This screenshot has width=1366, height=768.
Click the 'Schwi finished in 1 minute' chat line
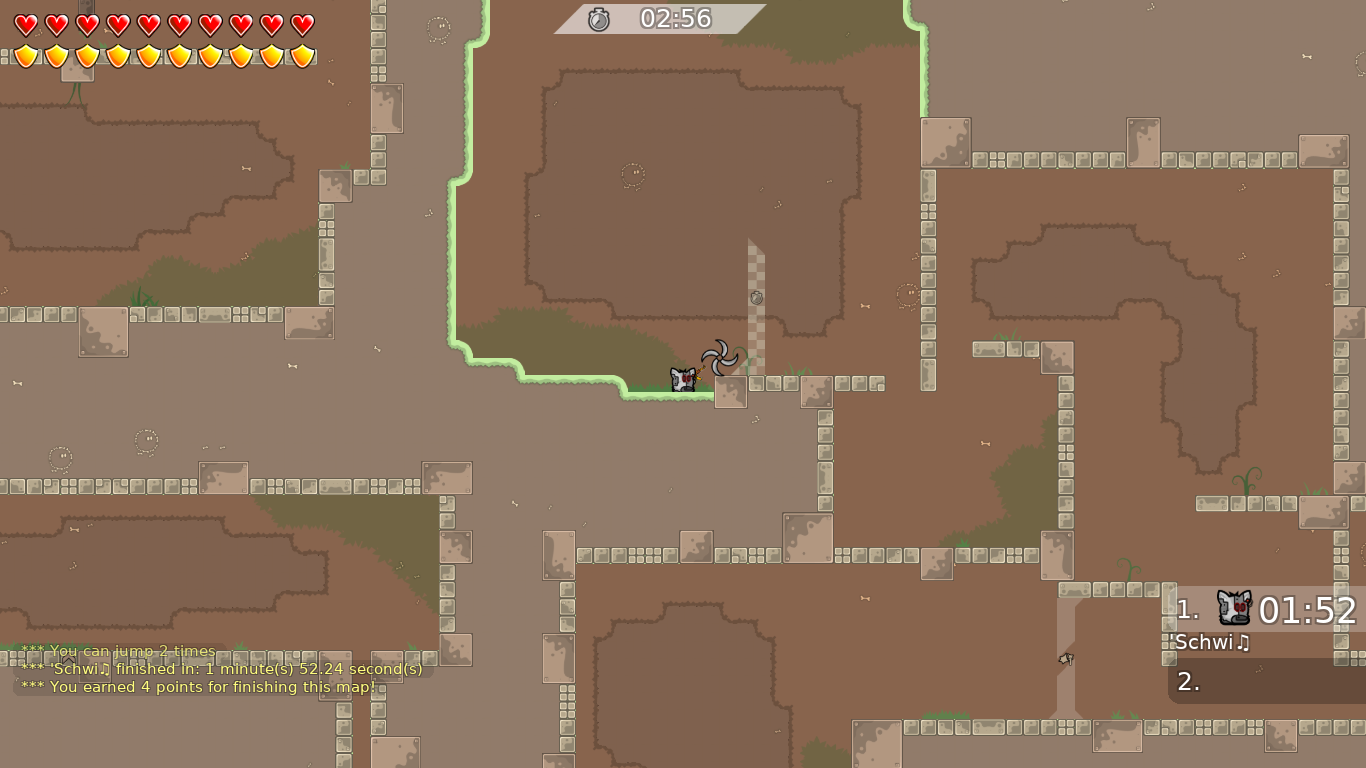tap(222, 669)
